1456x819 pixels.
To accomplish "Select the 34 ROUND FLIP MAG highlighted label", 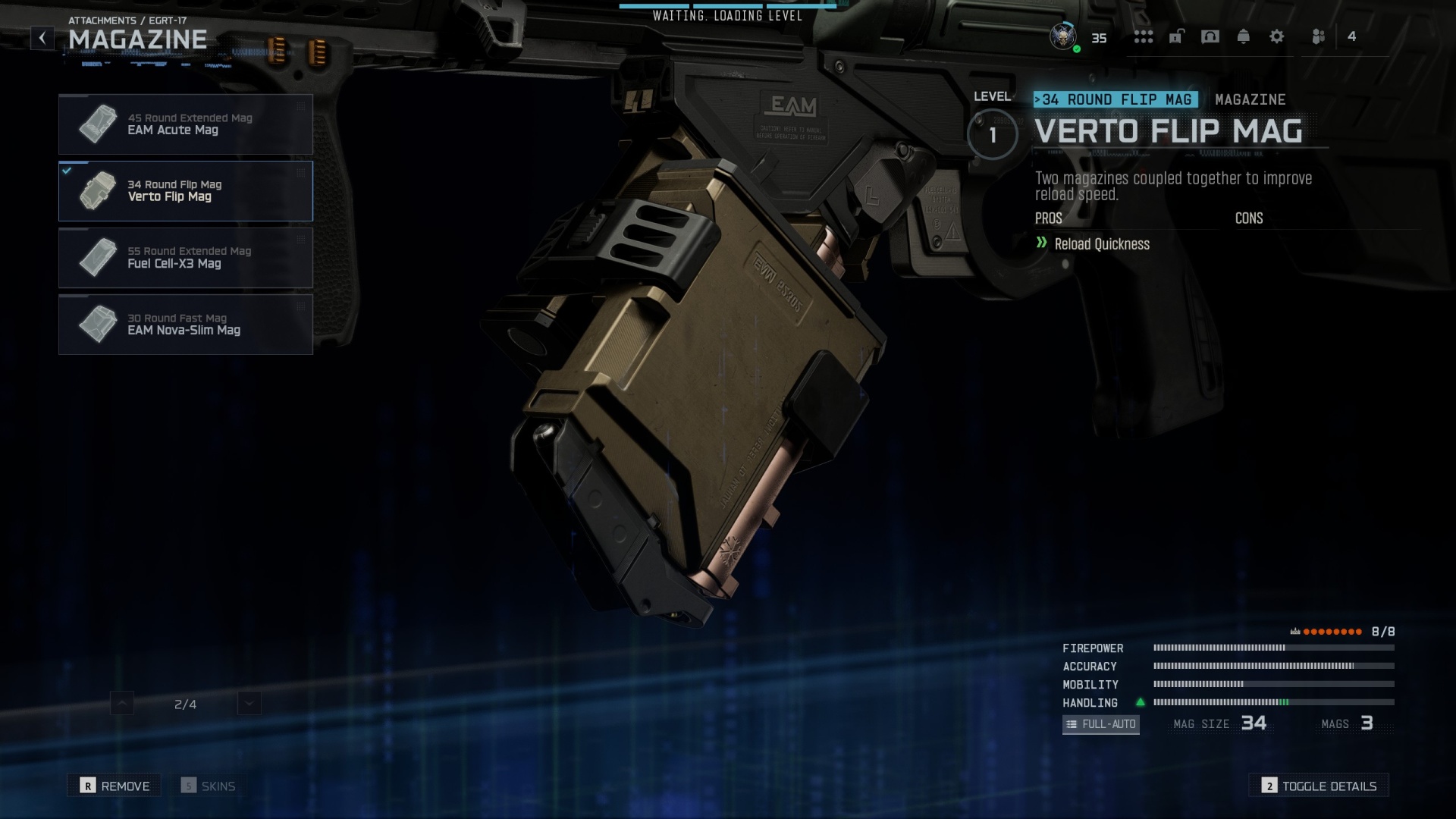I will [1116, 99].
